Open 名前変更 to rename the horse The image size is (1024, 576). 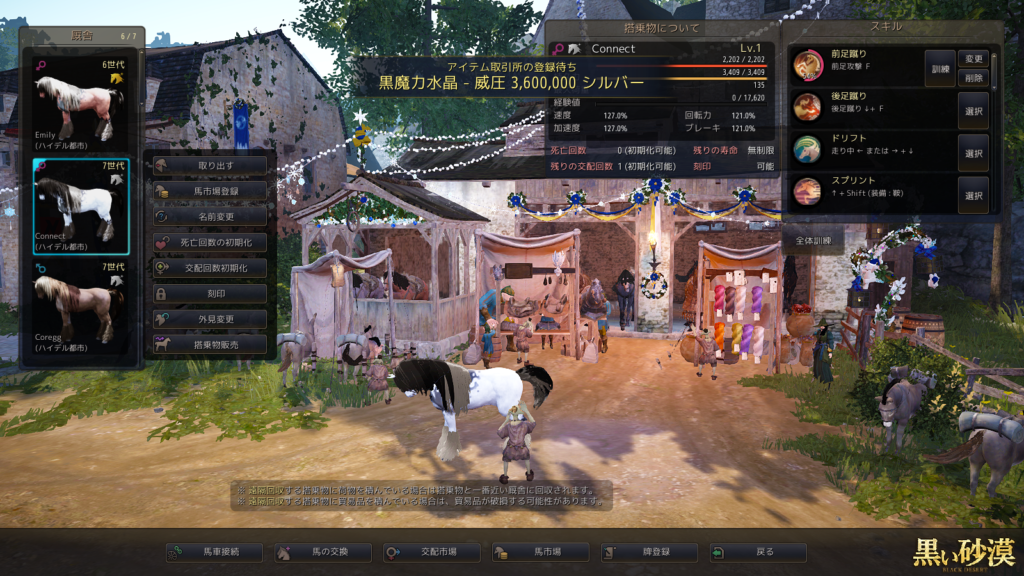pos(210,216)
